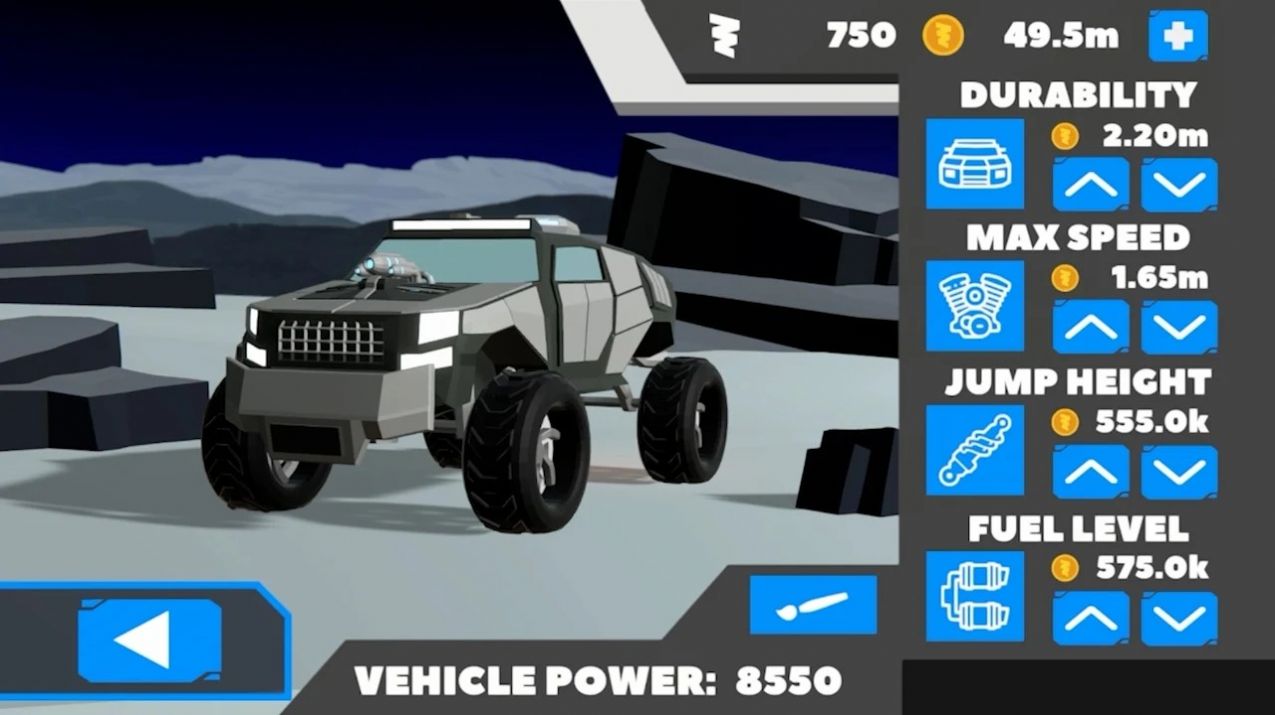
Task: Increase Durability with the up arrow
Action: coord(1091,184)
